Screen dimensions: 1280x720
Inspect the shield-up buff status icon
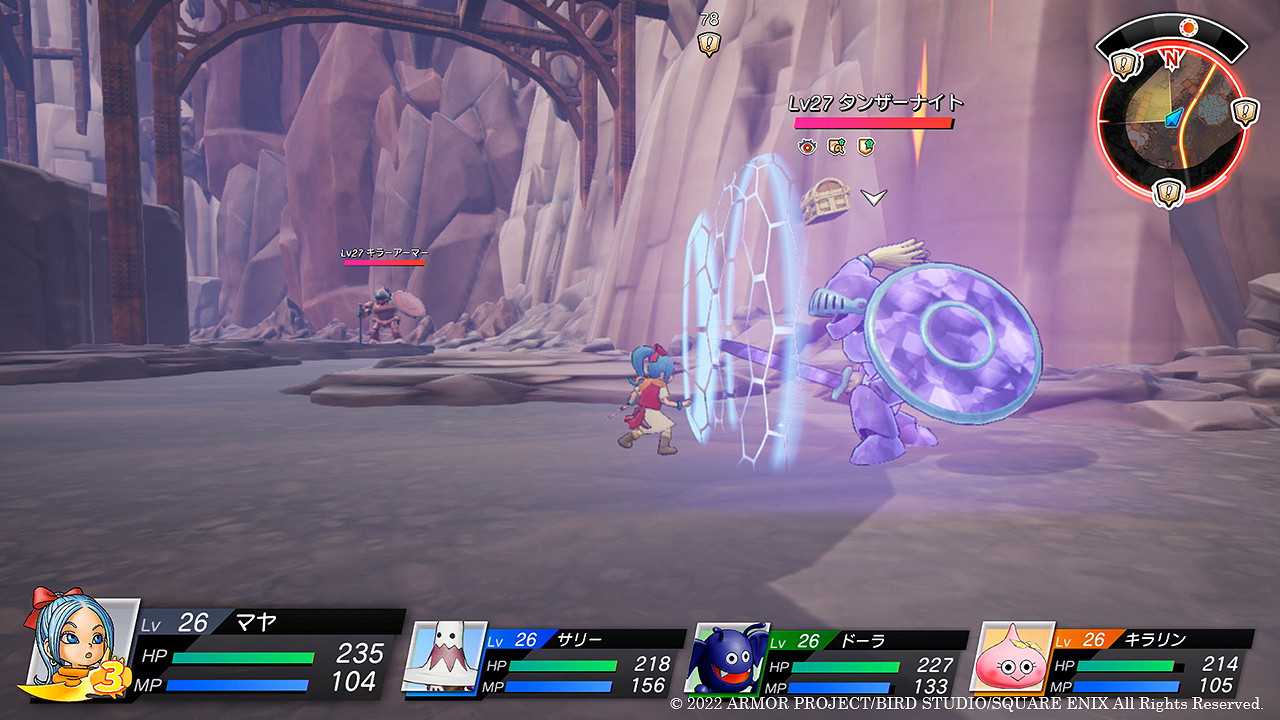click(866, 147)
